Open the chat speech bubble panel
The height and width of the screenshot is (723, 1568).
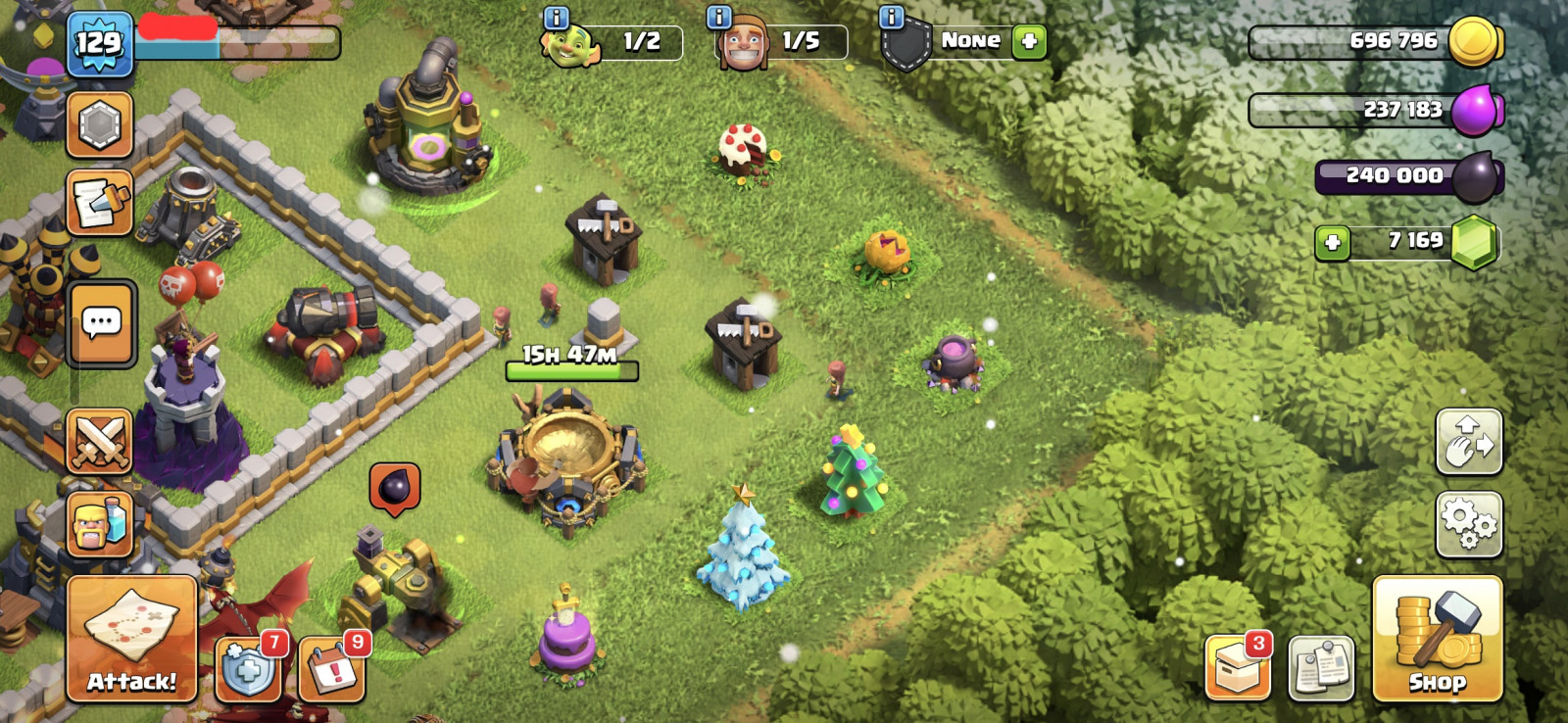click(x=102, y=324)
